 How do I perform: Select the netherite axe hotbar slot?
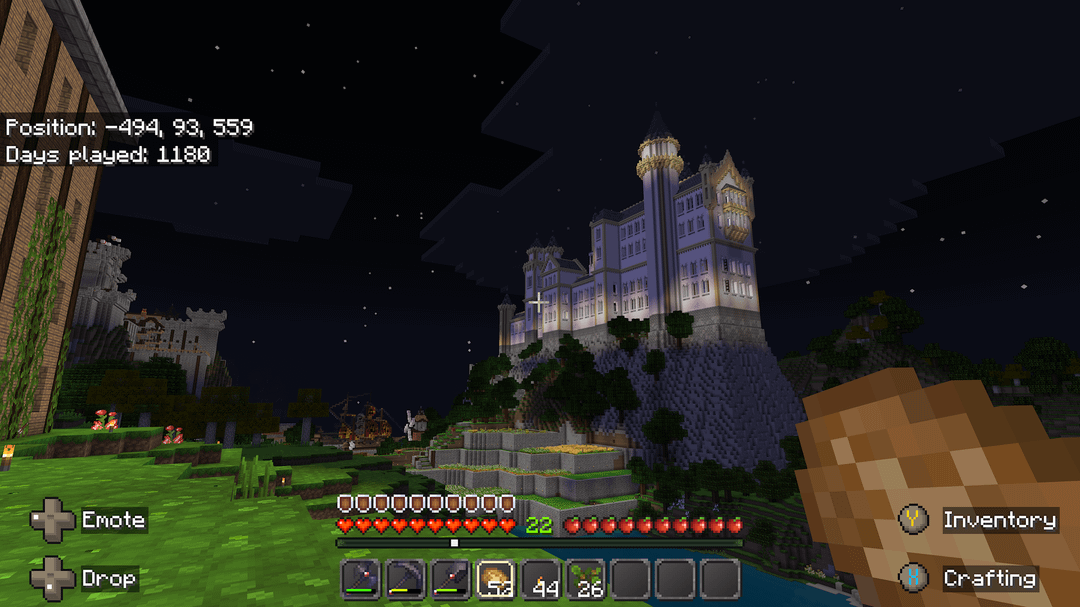360,579
